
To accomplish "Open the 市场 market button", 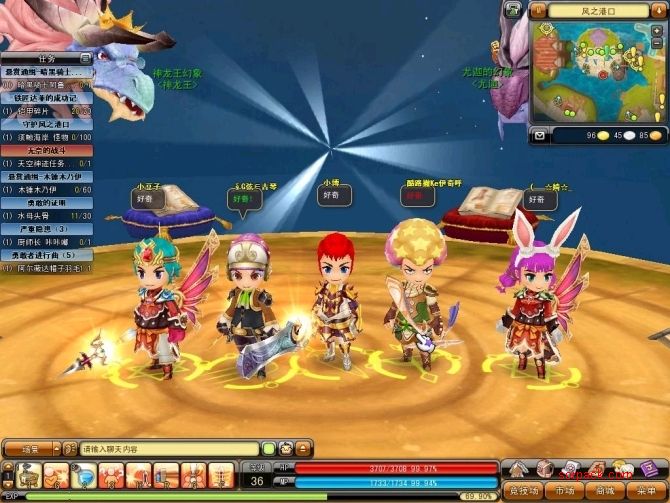I will 564,491.
